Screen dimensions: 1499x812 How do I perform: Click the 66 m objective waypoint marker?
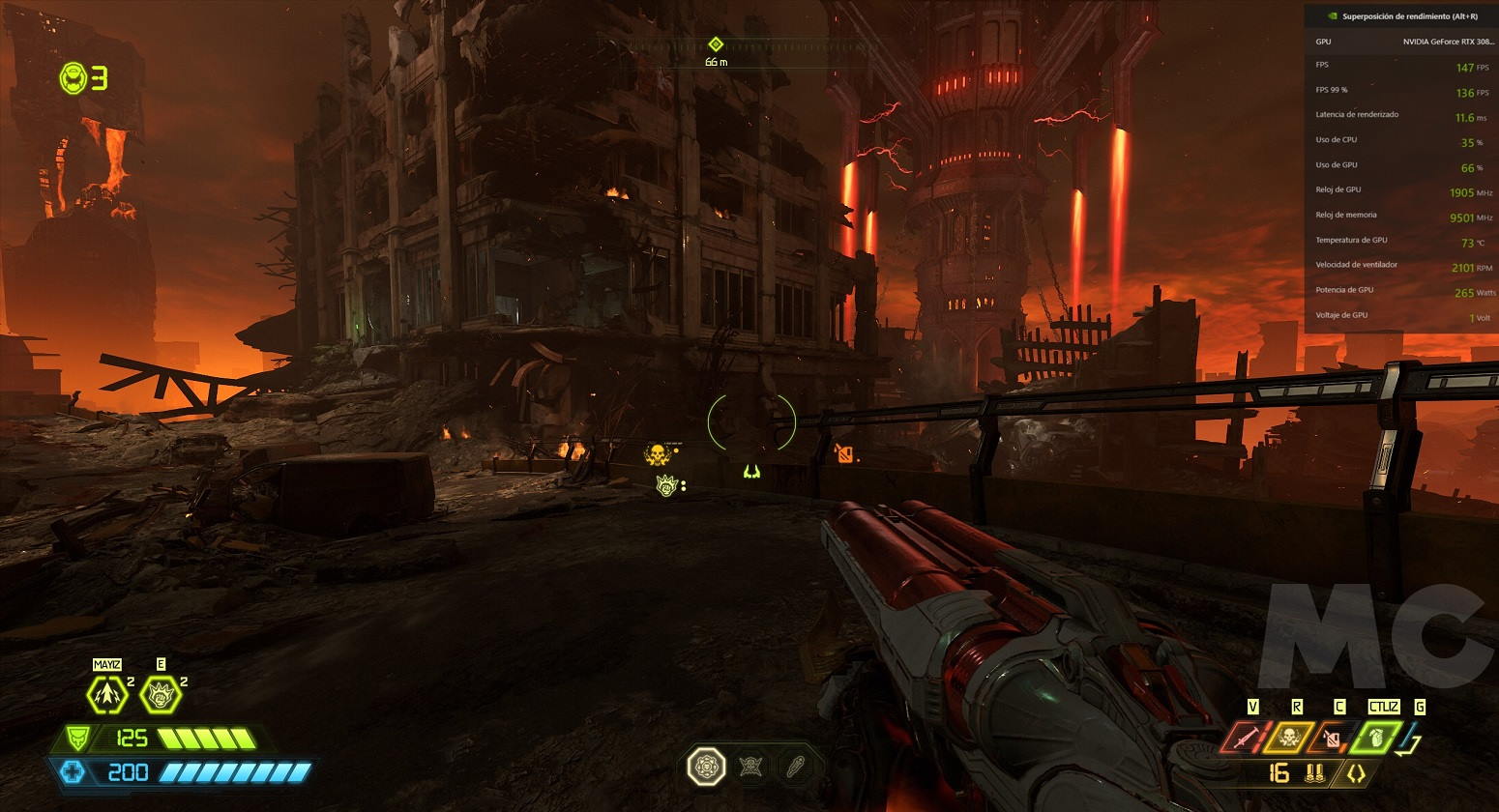[x=716, y=44]
